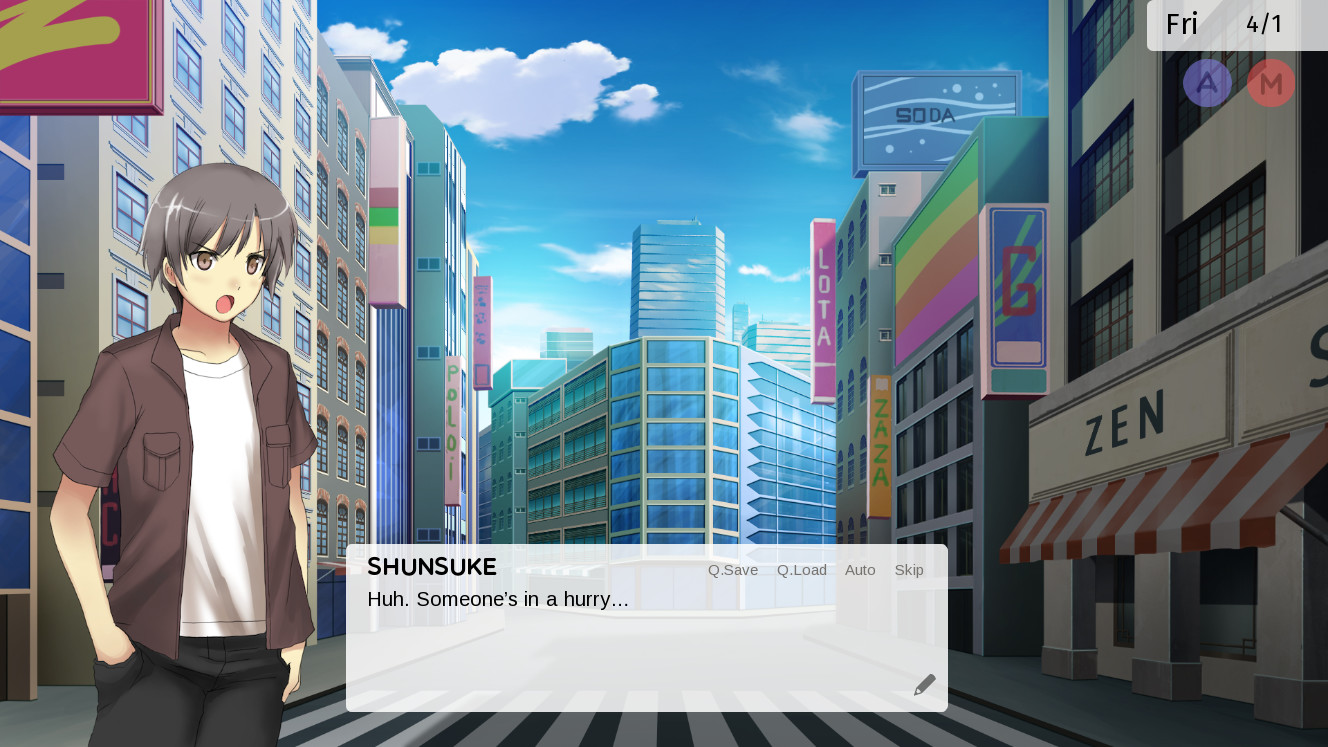Select Q.Load from the quick menu row
The height and width of the screenshot is (747, 1328).
click(x=800, y=570)
